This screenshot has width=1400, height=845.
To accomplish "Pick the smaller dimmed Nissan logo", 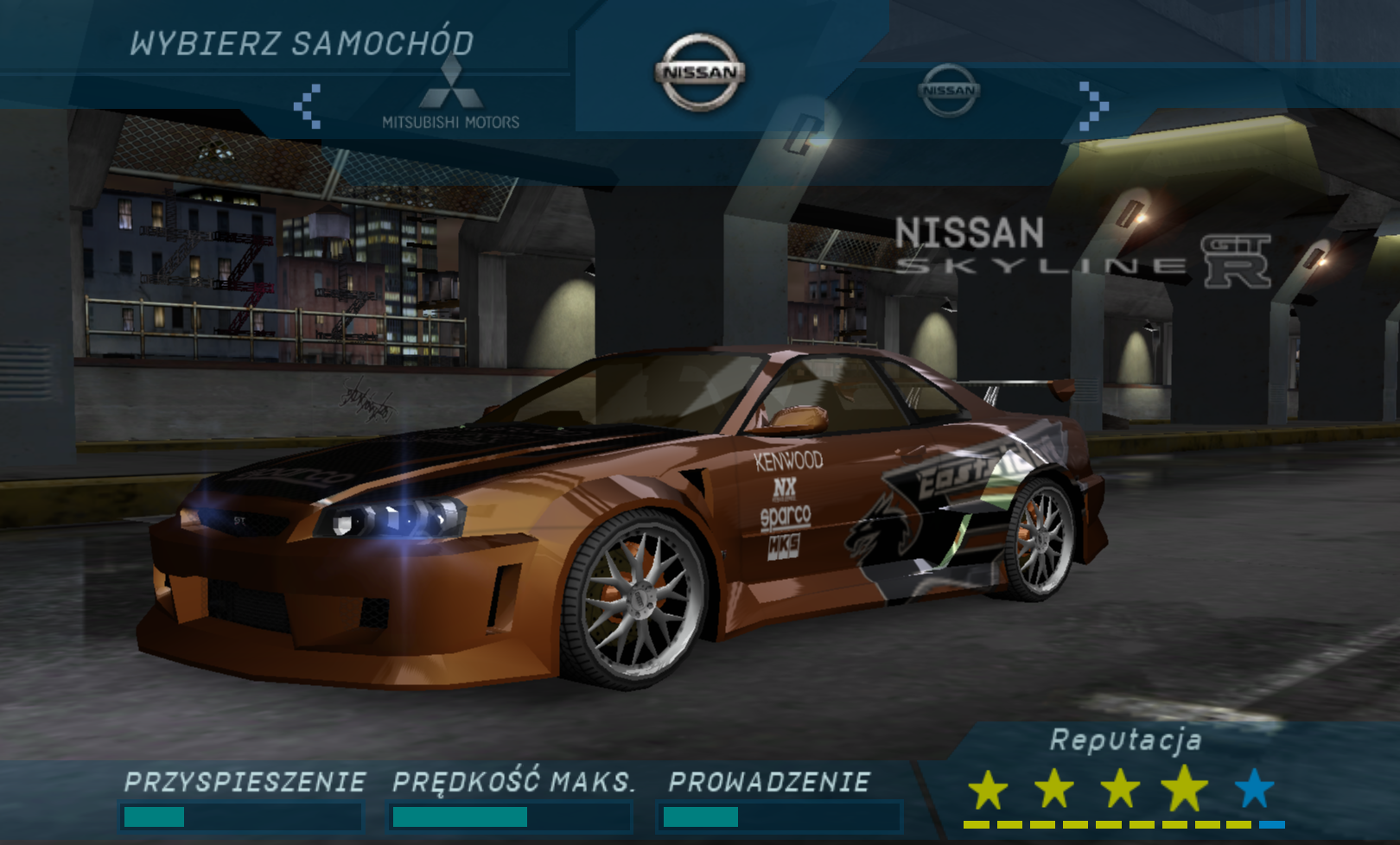I will point(948,90).
